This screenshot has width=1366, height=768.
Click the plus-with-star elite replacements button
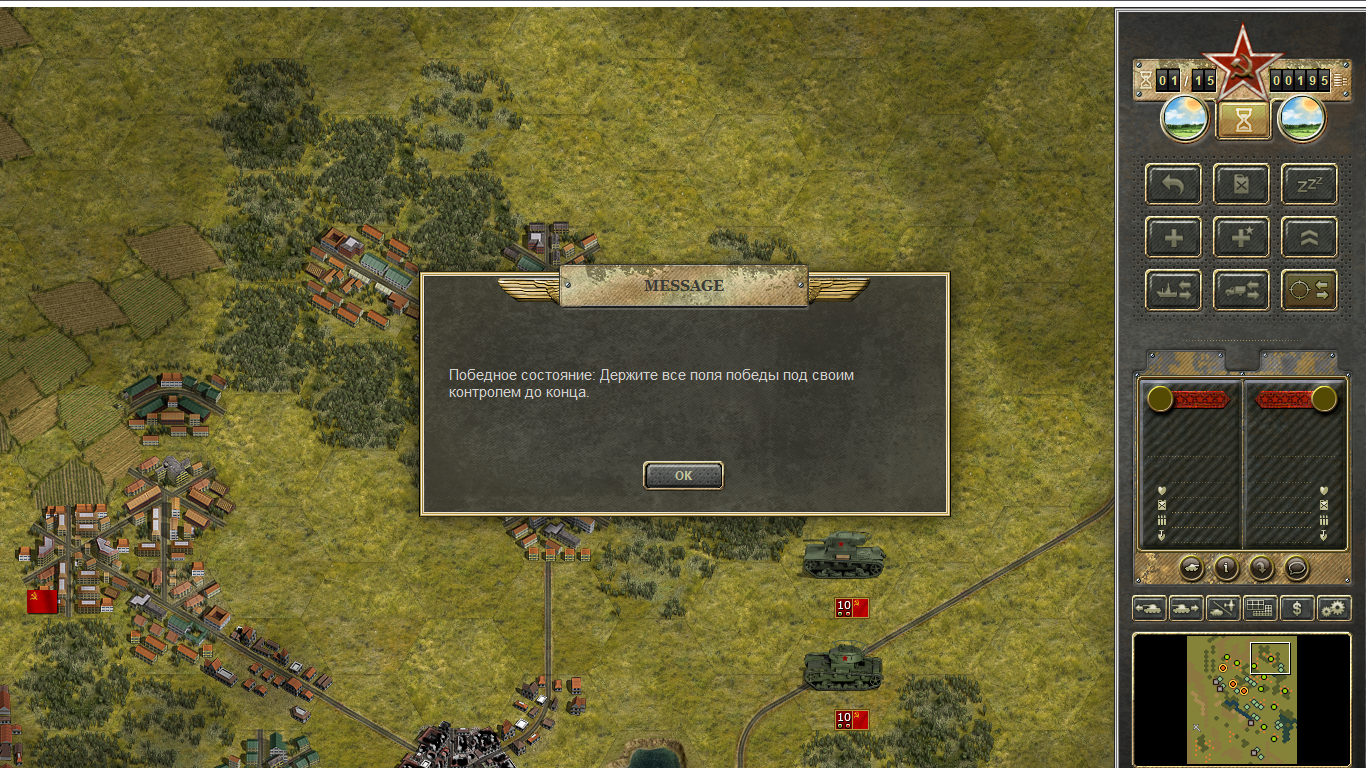tap(1241, 237)
